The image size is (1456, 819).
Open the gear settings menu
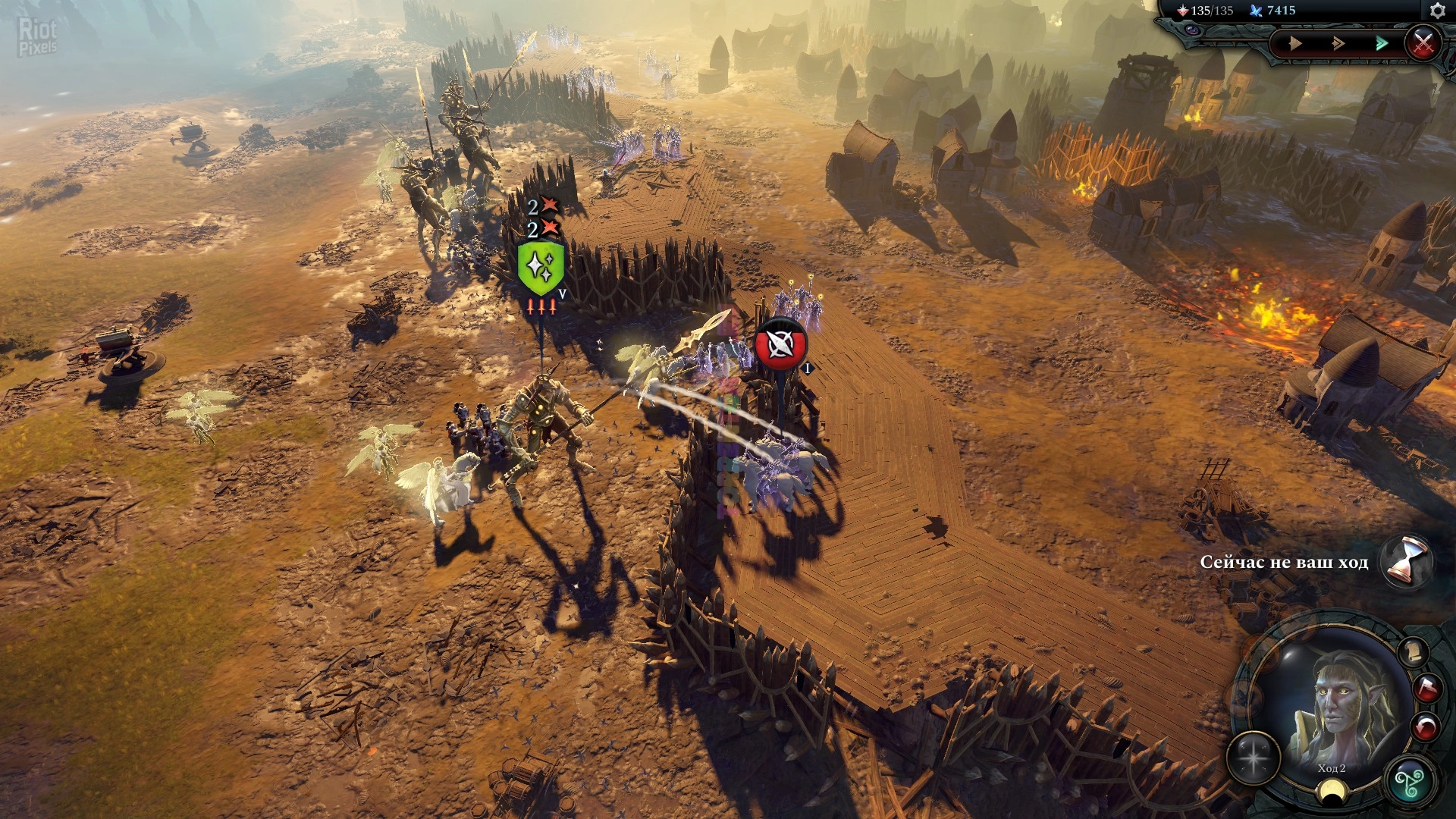(1437, 11)
